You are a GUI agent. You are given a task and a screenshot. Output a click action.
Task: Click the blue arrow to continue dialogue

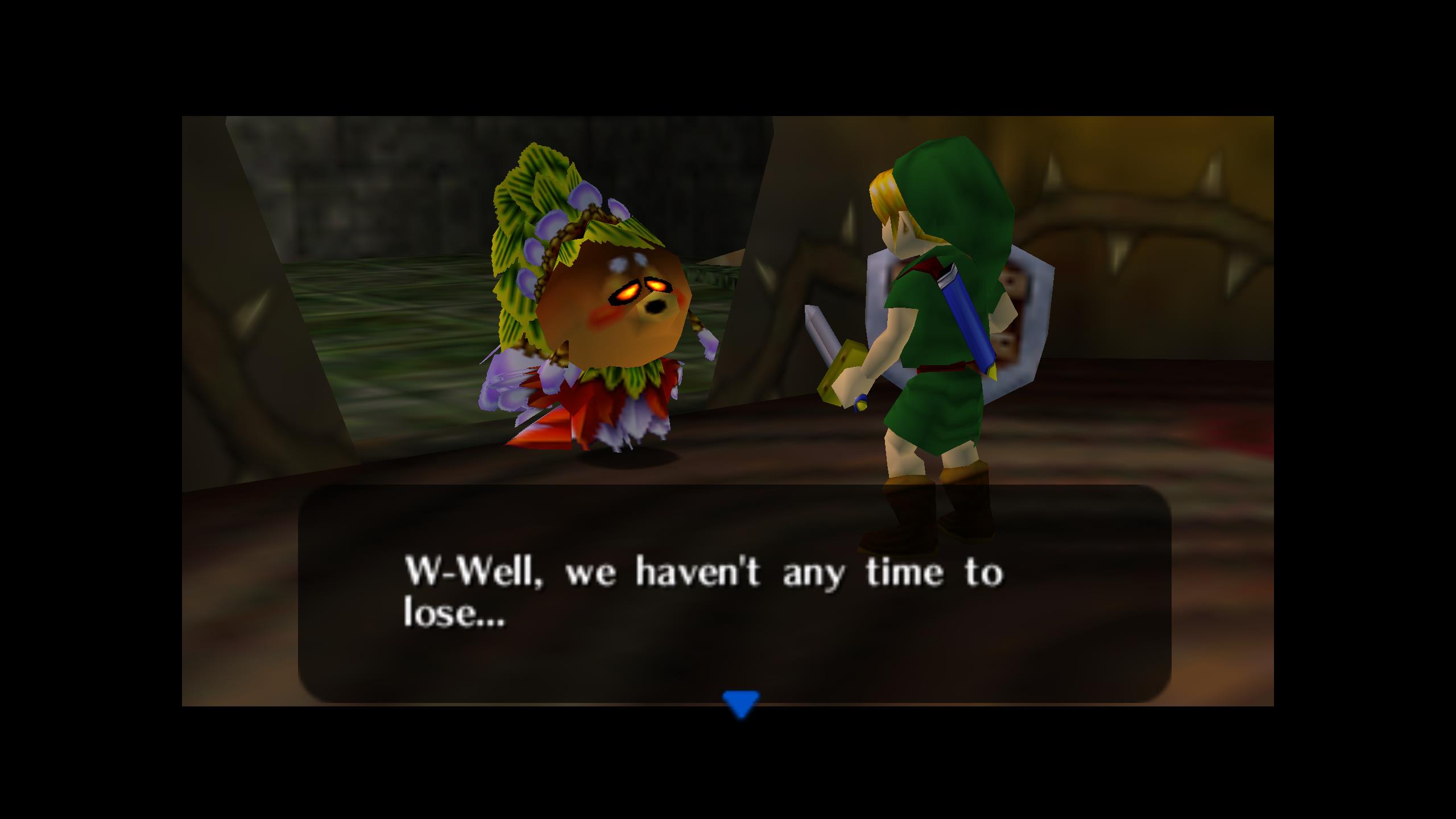pyautogui.click(x=741, y=704)
